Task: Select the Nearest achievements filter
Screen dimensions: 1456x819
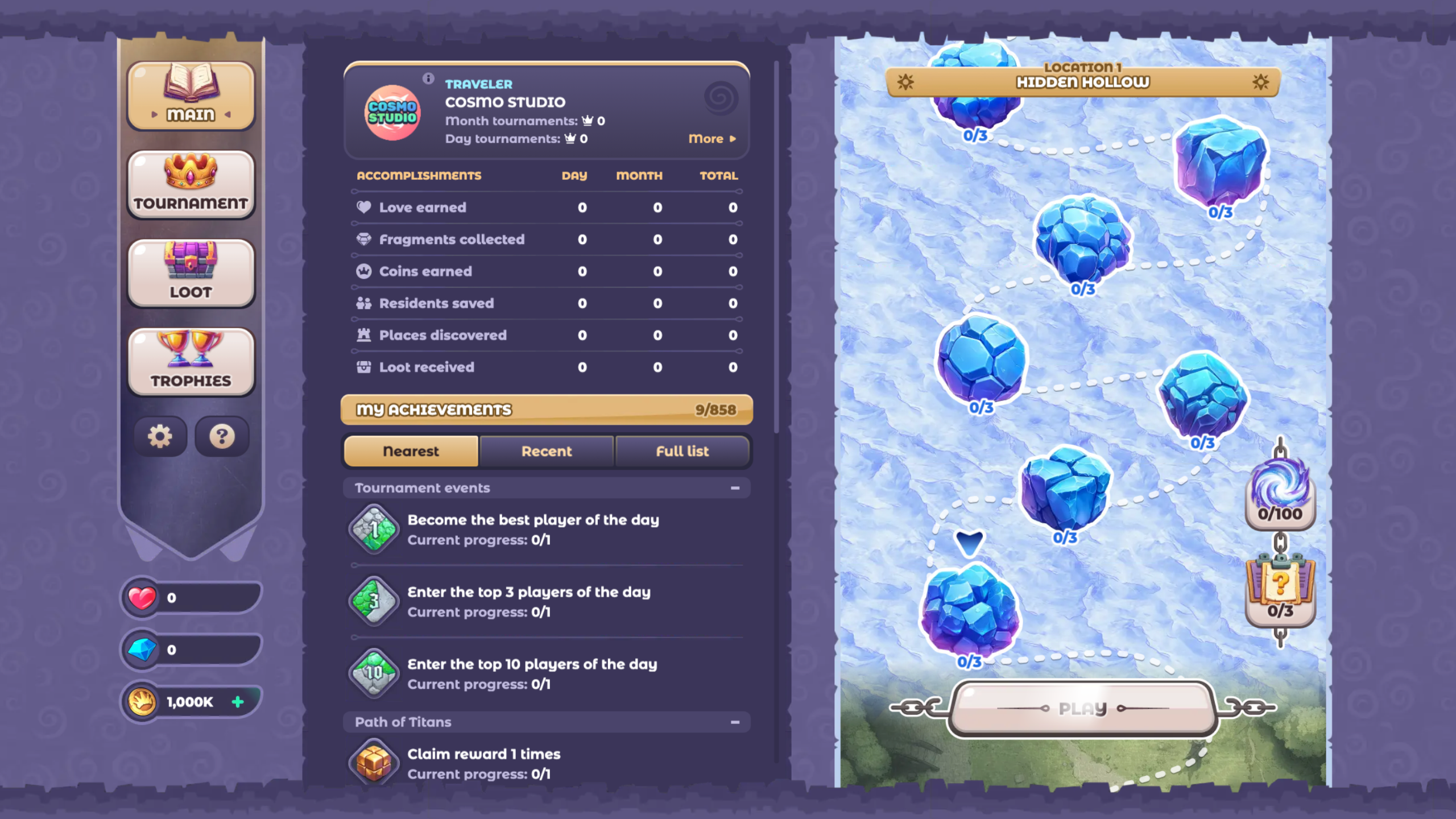Action: [x=411, y=451]
